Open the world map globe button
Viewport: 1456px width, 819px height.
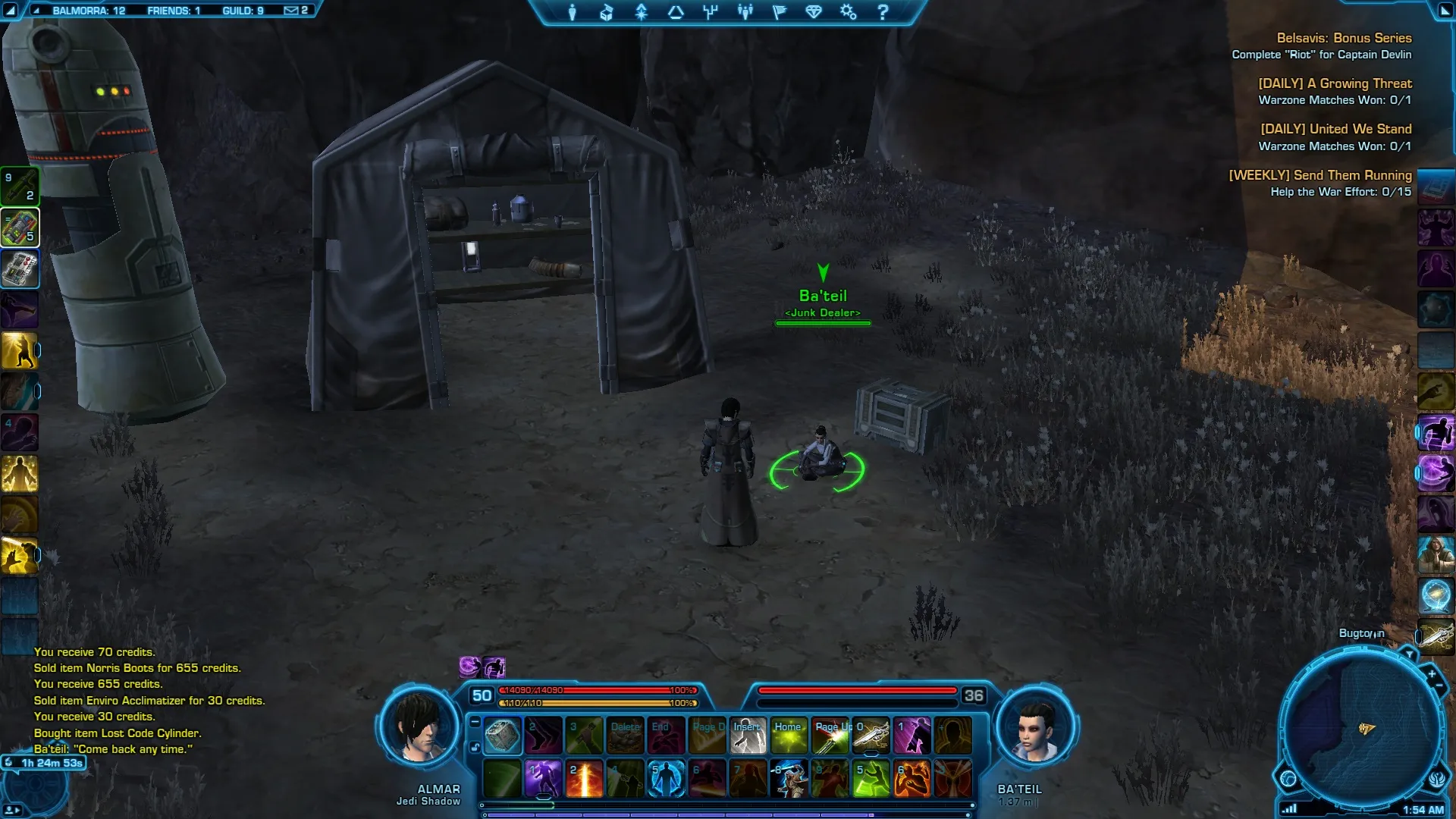(1288, 779)
